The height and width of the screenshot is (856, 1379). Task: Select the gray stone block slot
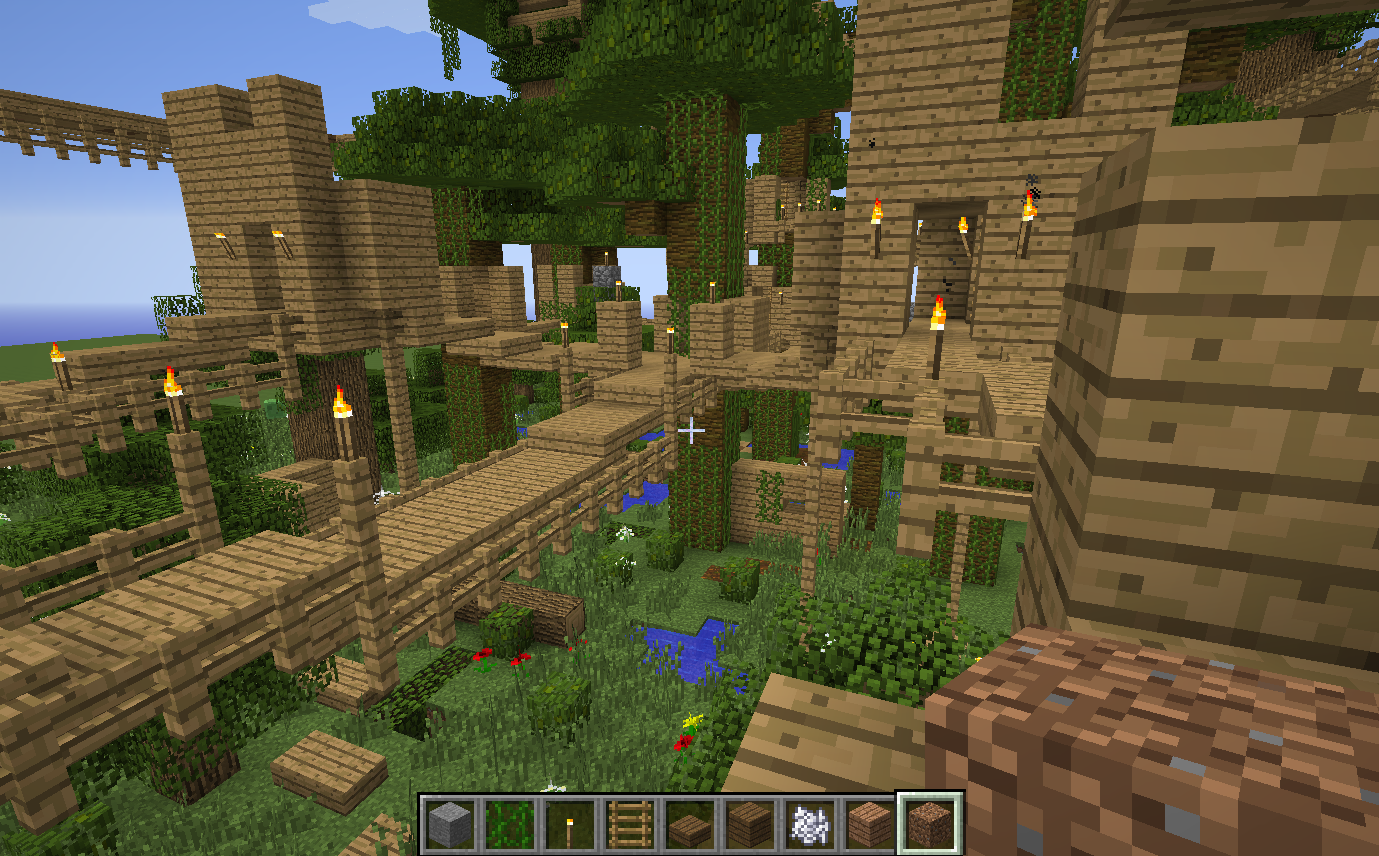(x=450, y=825)
